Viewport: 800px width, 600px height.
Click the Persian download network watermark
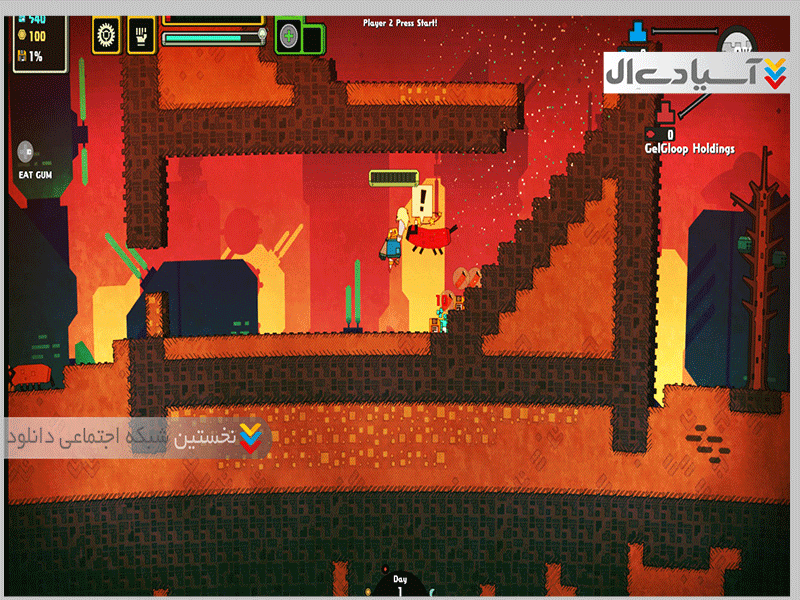click(x=137, y=439)
